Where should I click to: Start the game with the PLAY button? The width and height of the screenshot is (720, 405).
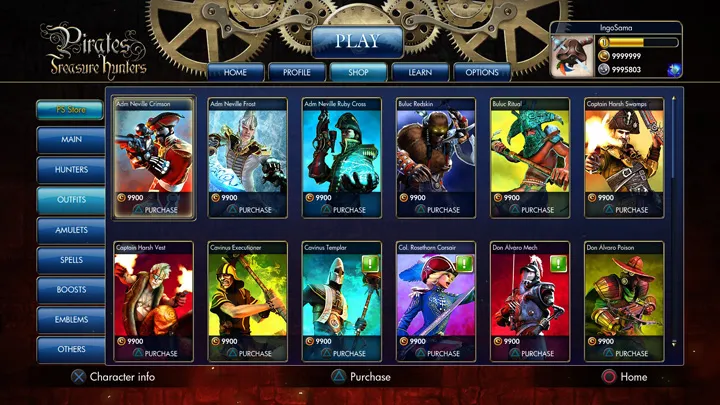pos(357,42)
